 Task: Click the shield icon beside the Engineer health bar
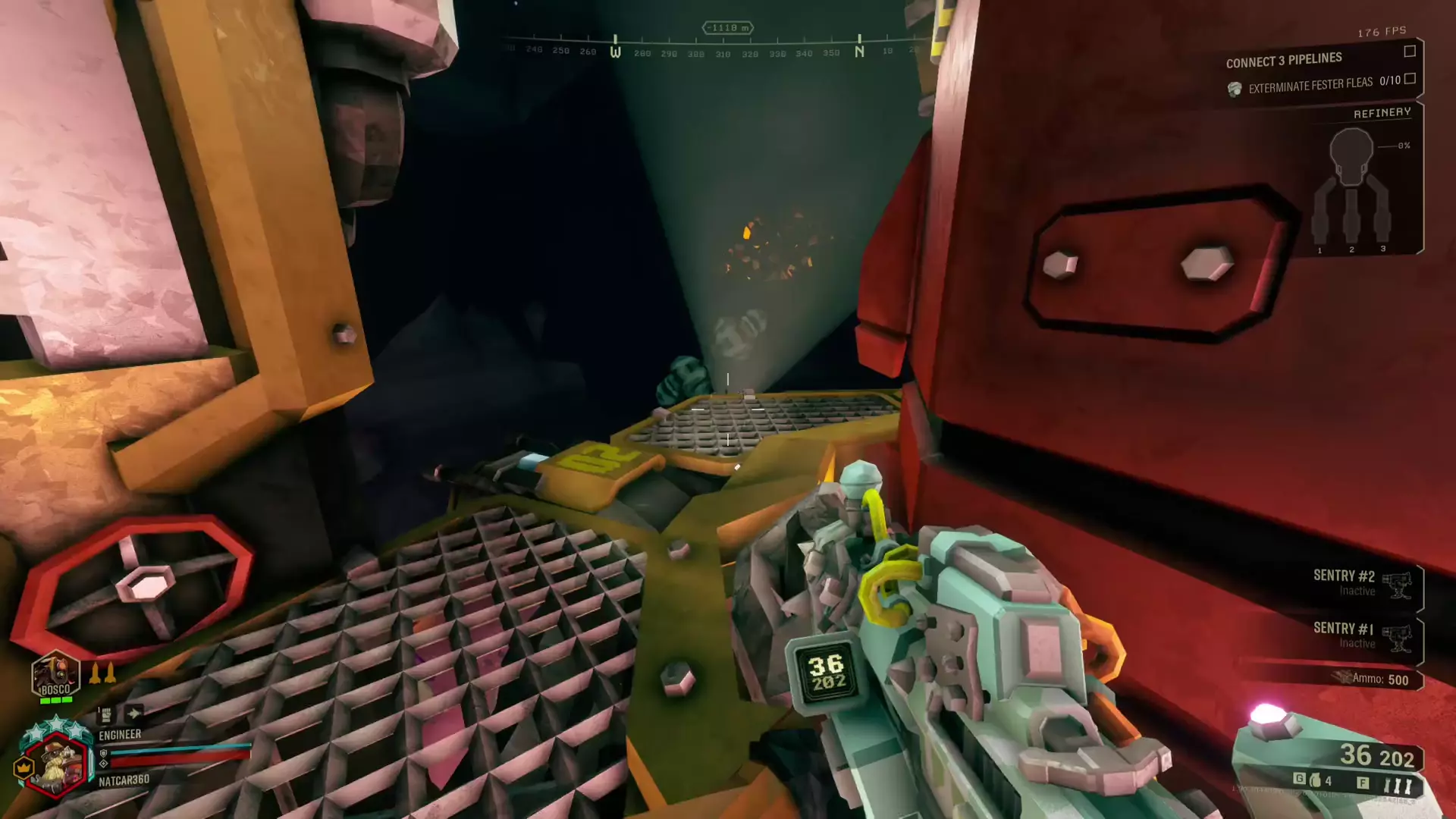pos(103,754)
